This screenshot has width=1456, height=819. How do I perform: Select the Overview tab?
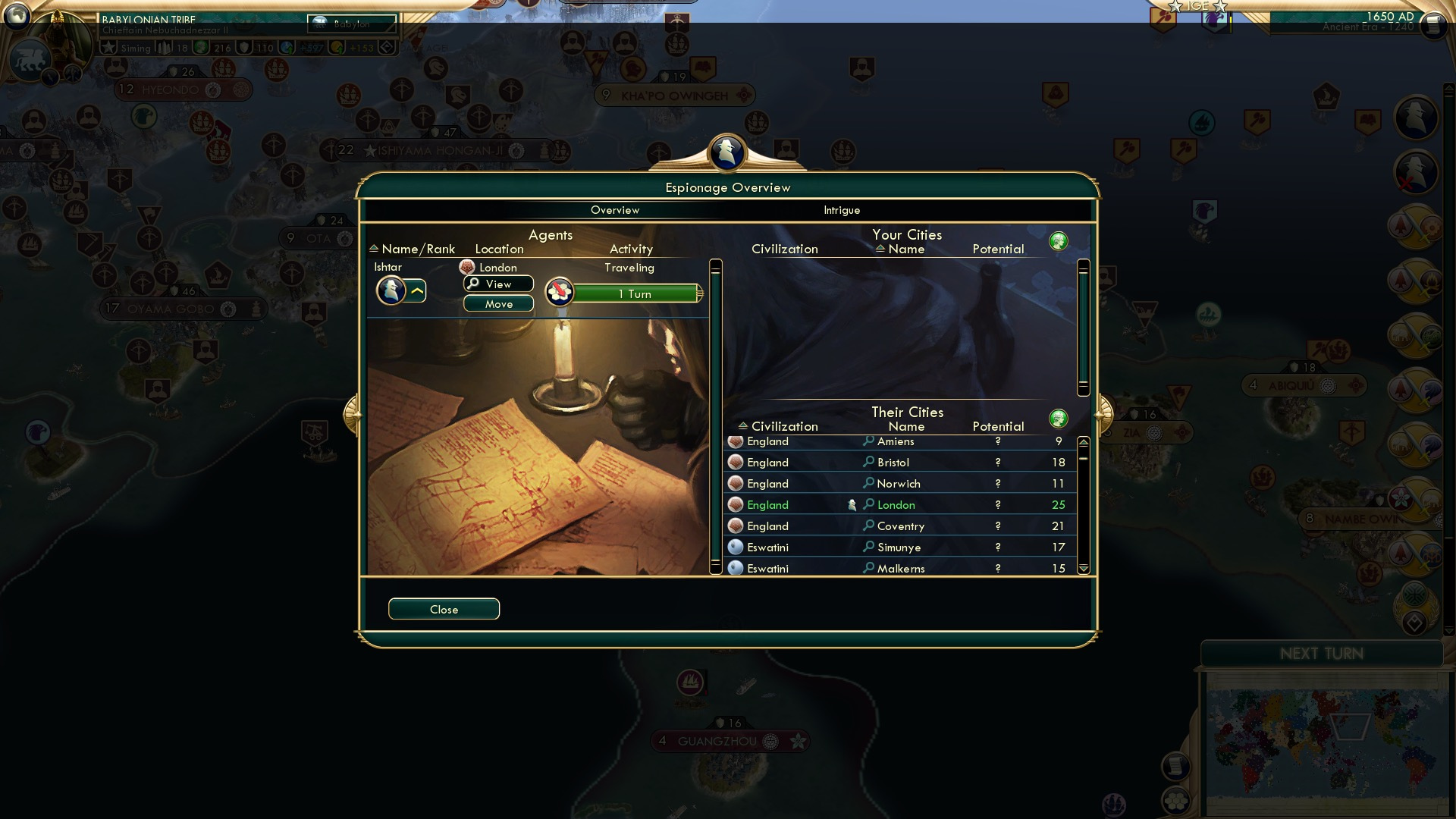coord(615,210)
